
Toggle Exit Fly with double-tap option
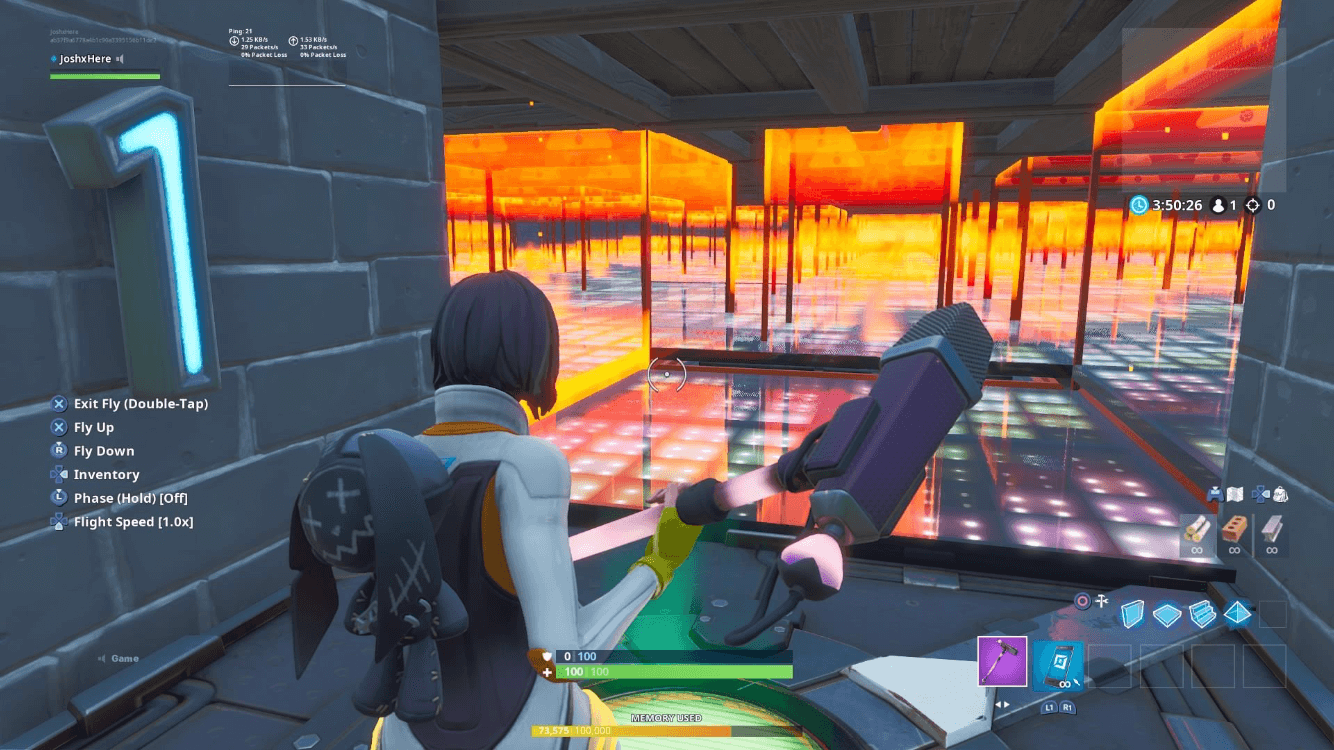pos(142,403)
